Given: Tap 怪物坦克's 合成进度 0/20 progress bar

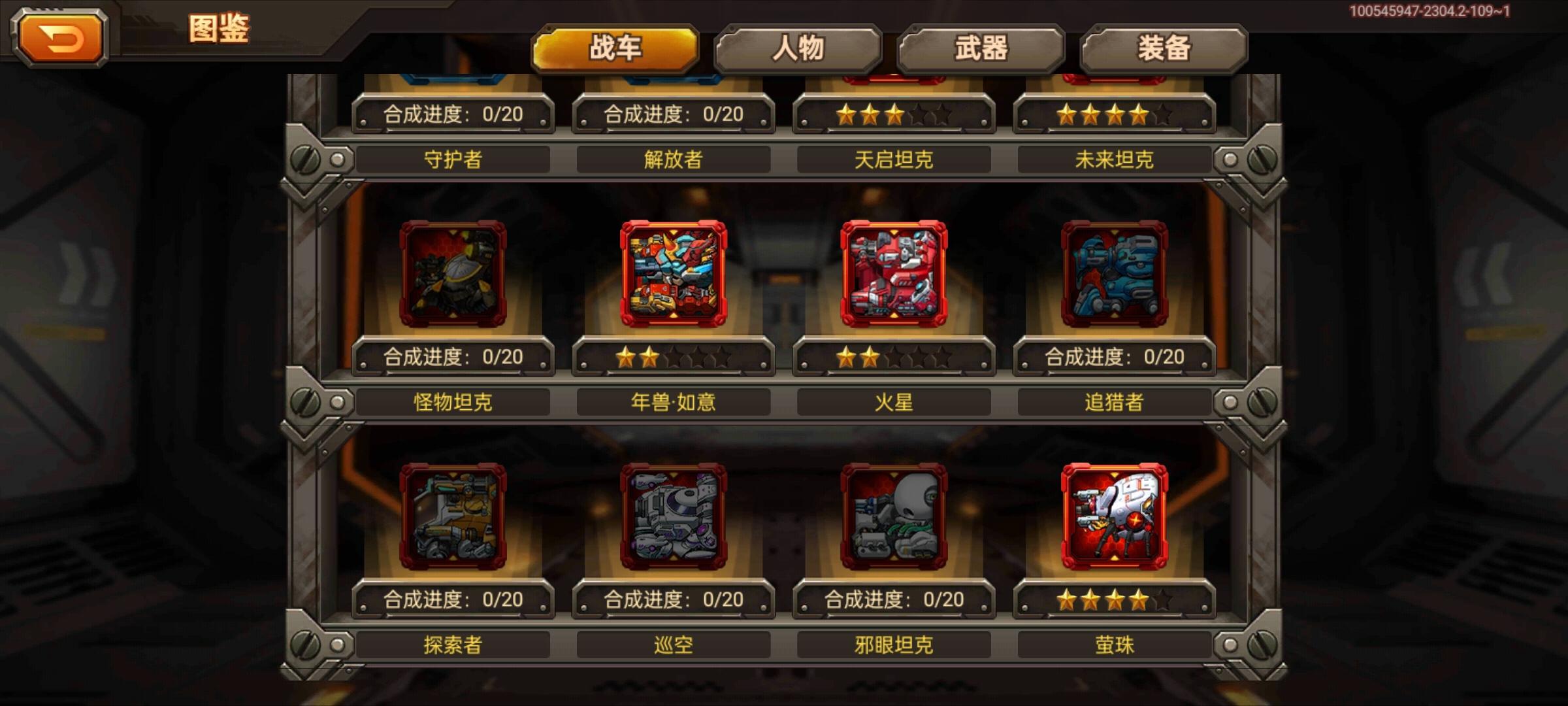Looking at the screenshot, I should point(452,358).
